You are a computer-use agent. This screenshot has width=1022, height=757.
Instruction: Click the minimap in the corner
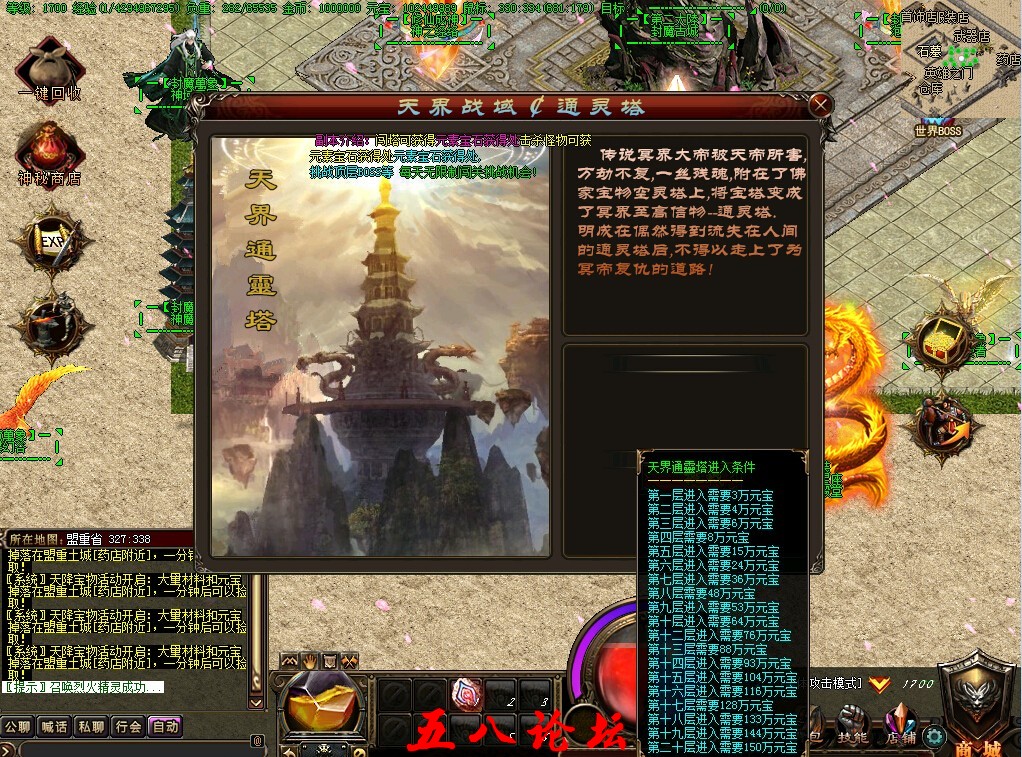pyautogui.click(x=961, y=57)
